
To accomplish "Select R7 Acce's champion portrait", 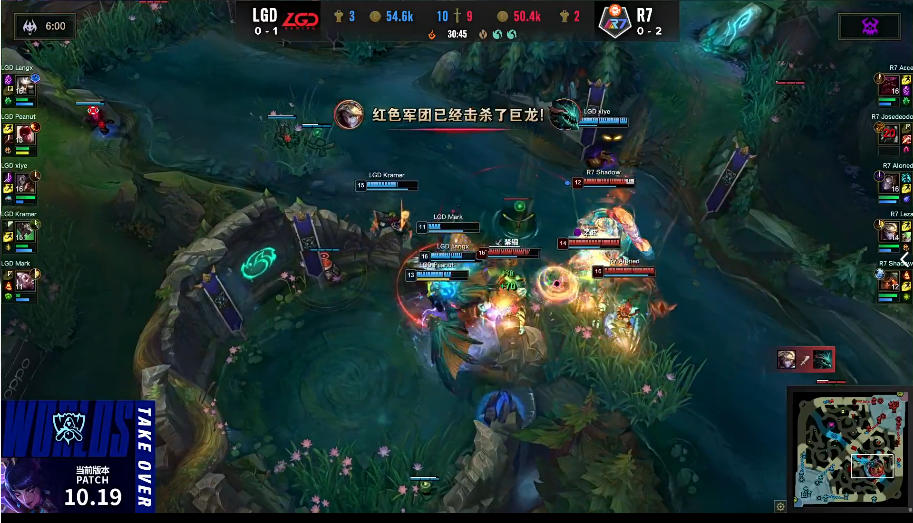I will tap(889, 89).
